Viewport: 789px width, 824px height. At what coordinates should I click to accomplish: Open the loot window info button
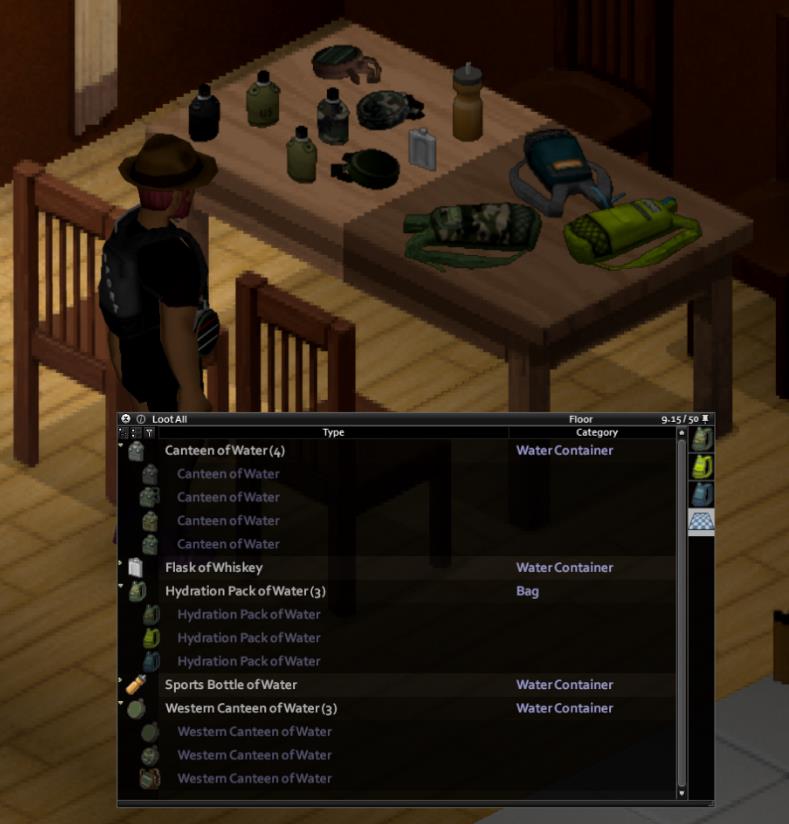140,419
